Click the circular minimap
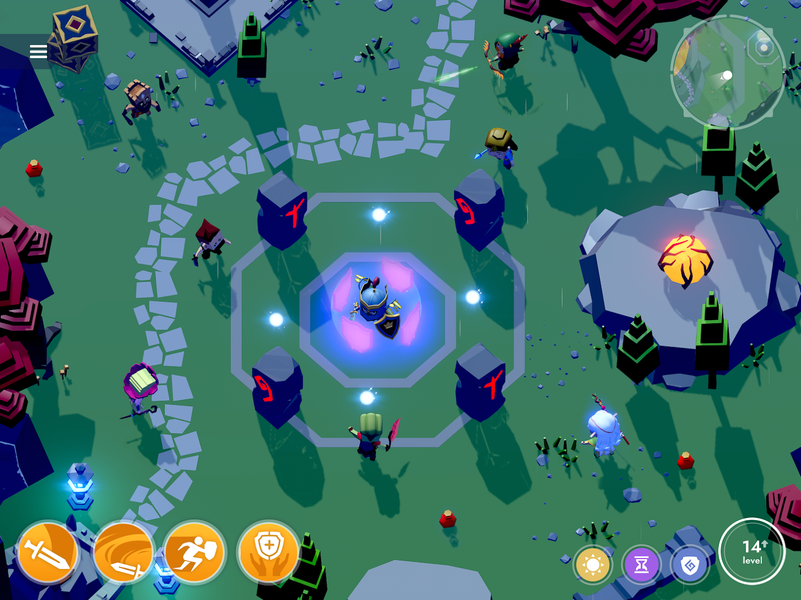The height and width of the screenshot is (600, 801). (727, 73)
